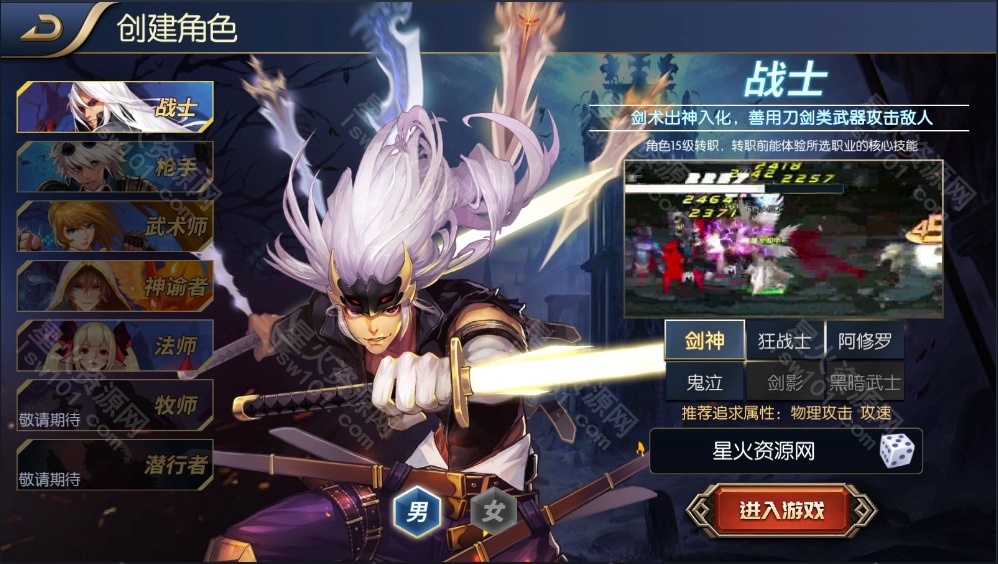Select the 鬼泣 subclass

(x=705, y=382)
